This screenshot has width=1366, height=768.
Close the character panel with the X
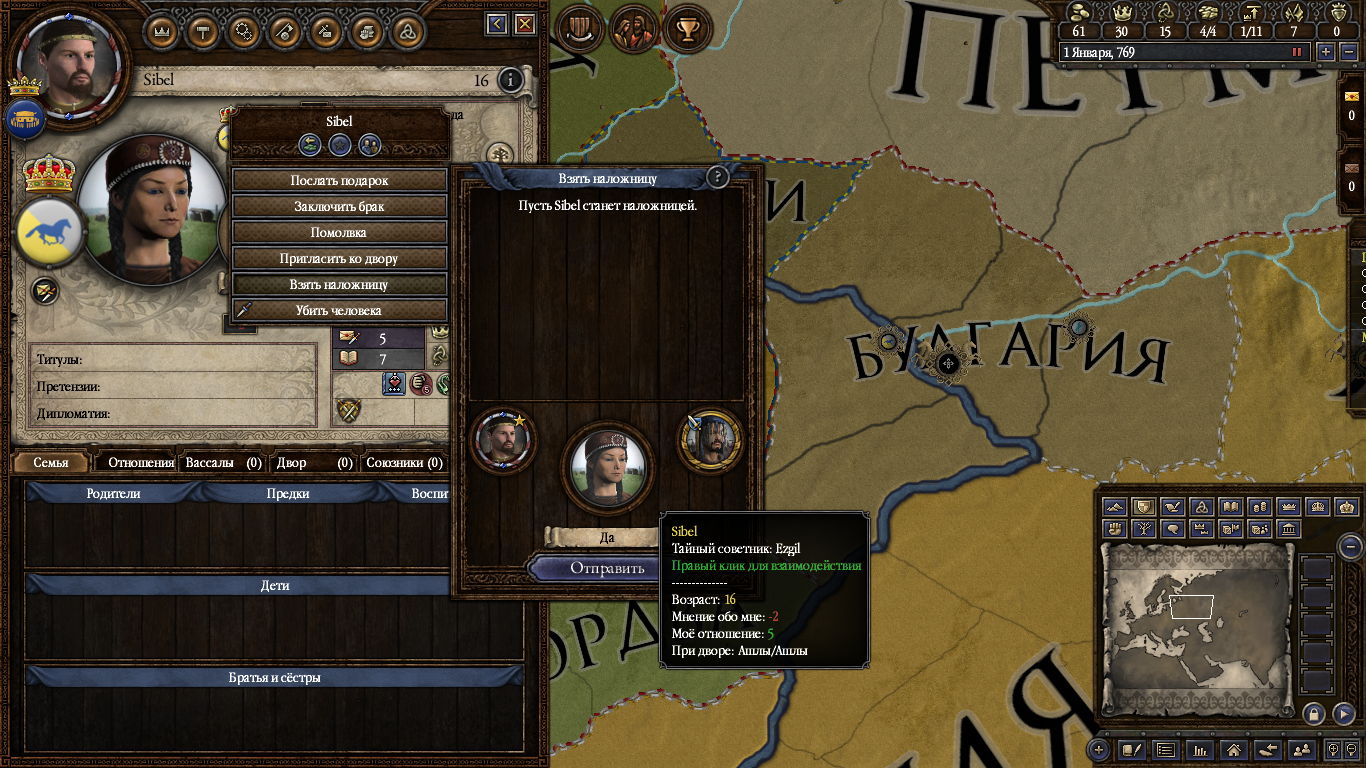(524, 24)
